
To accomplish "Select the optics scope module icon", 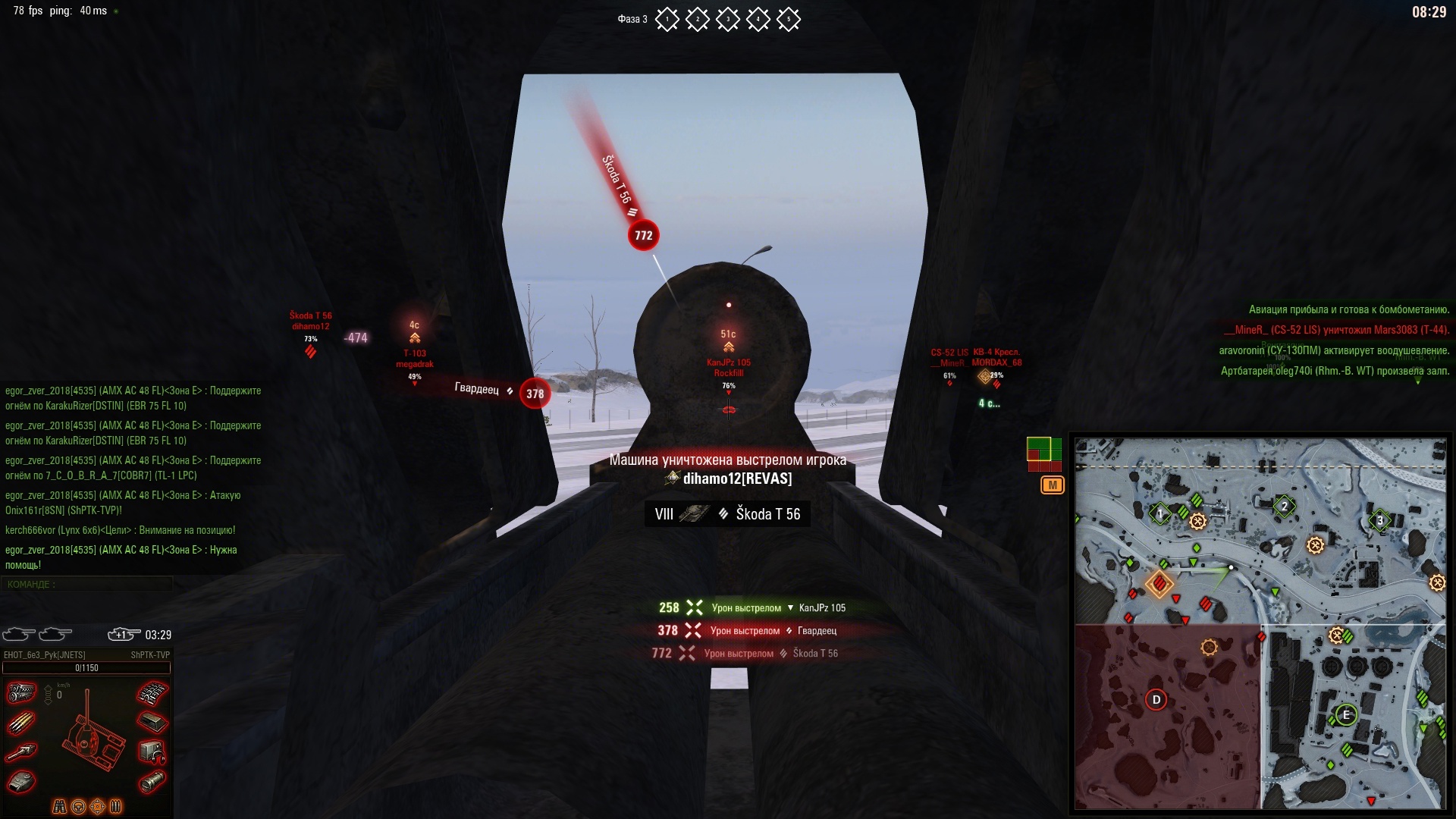I will (152, 781).
